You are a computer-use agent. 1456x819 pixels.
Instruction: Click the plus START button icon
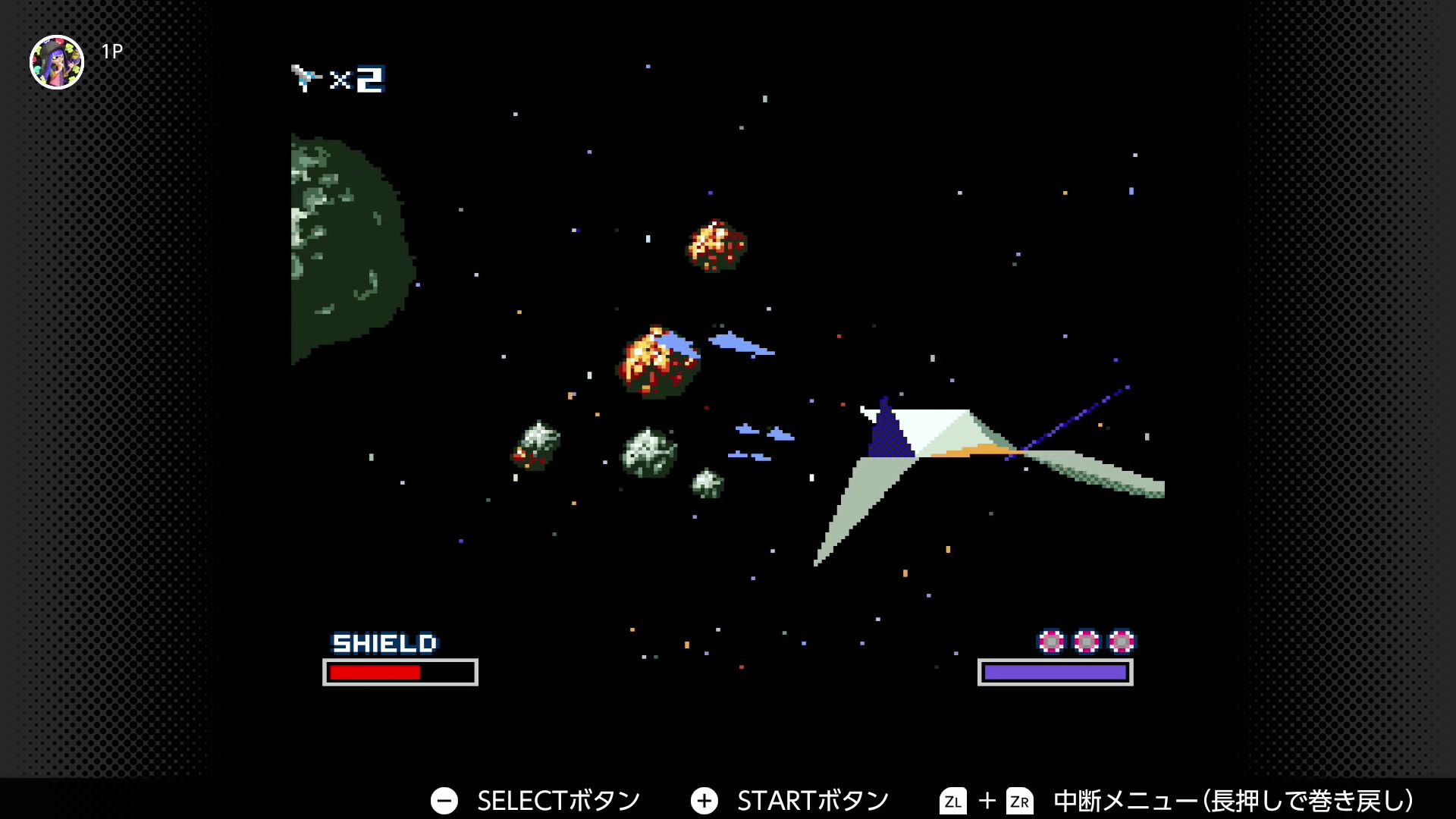point(705,800)
